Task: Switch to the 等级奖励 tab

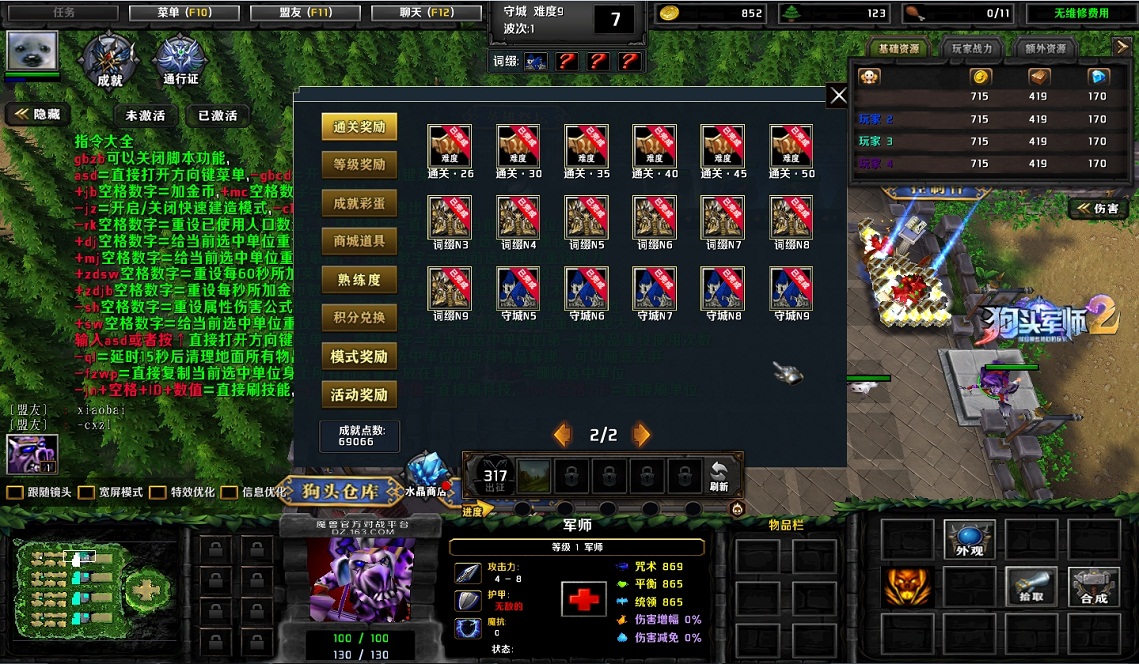Action: click(359, 165)
